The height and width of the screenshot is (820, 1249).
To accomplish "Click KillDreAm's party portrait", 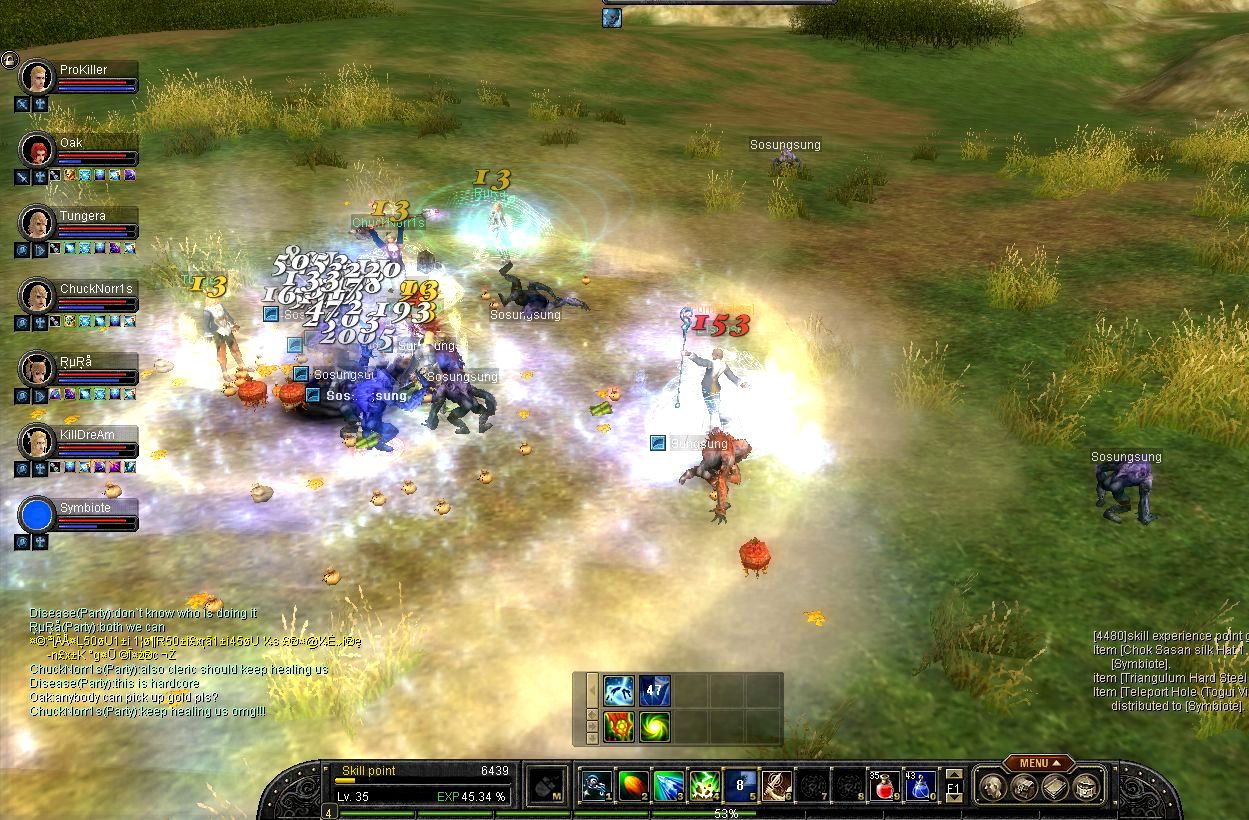I will coord(37,441).
